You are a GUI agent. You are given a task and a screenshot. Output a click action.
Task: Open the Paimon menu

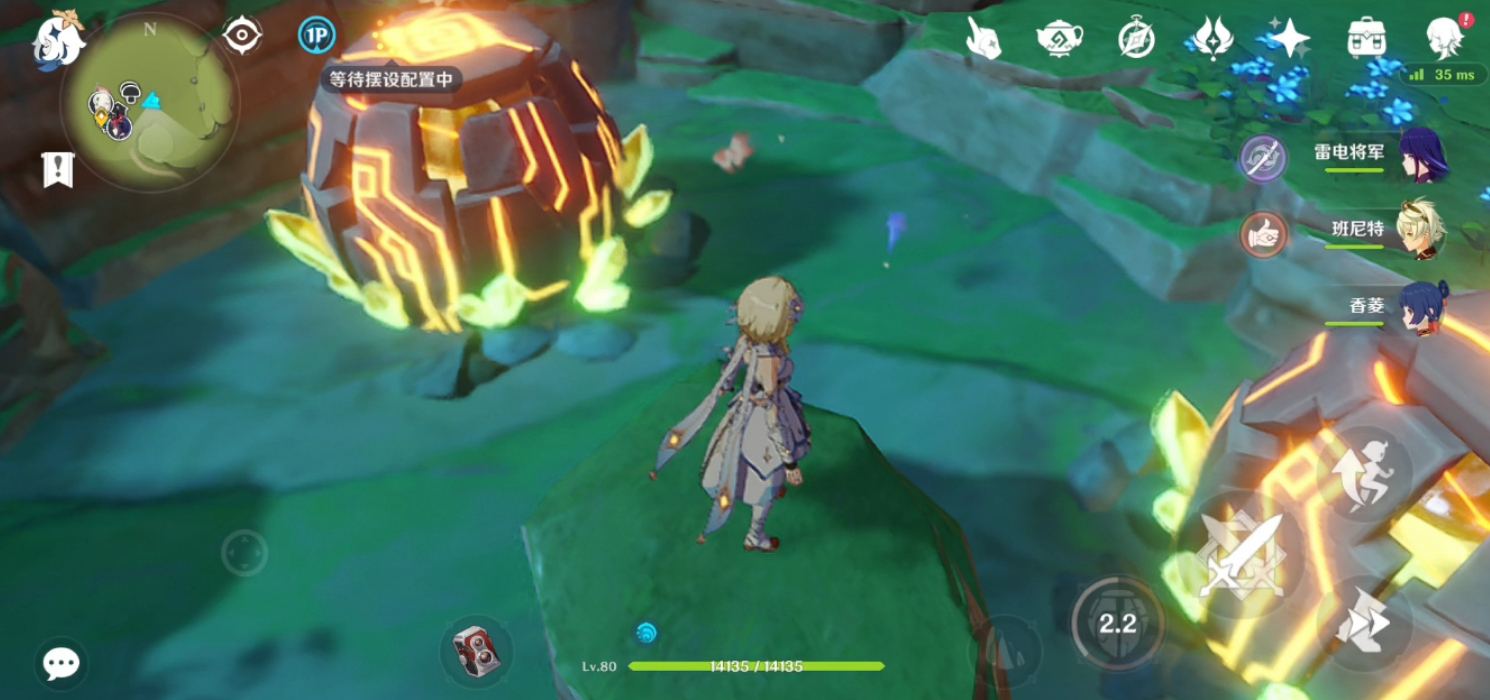click(58, 38)
